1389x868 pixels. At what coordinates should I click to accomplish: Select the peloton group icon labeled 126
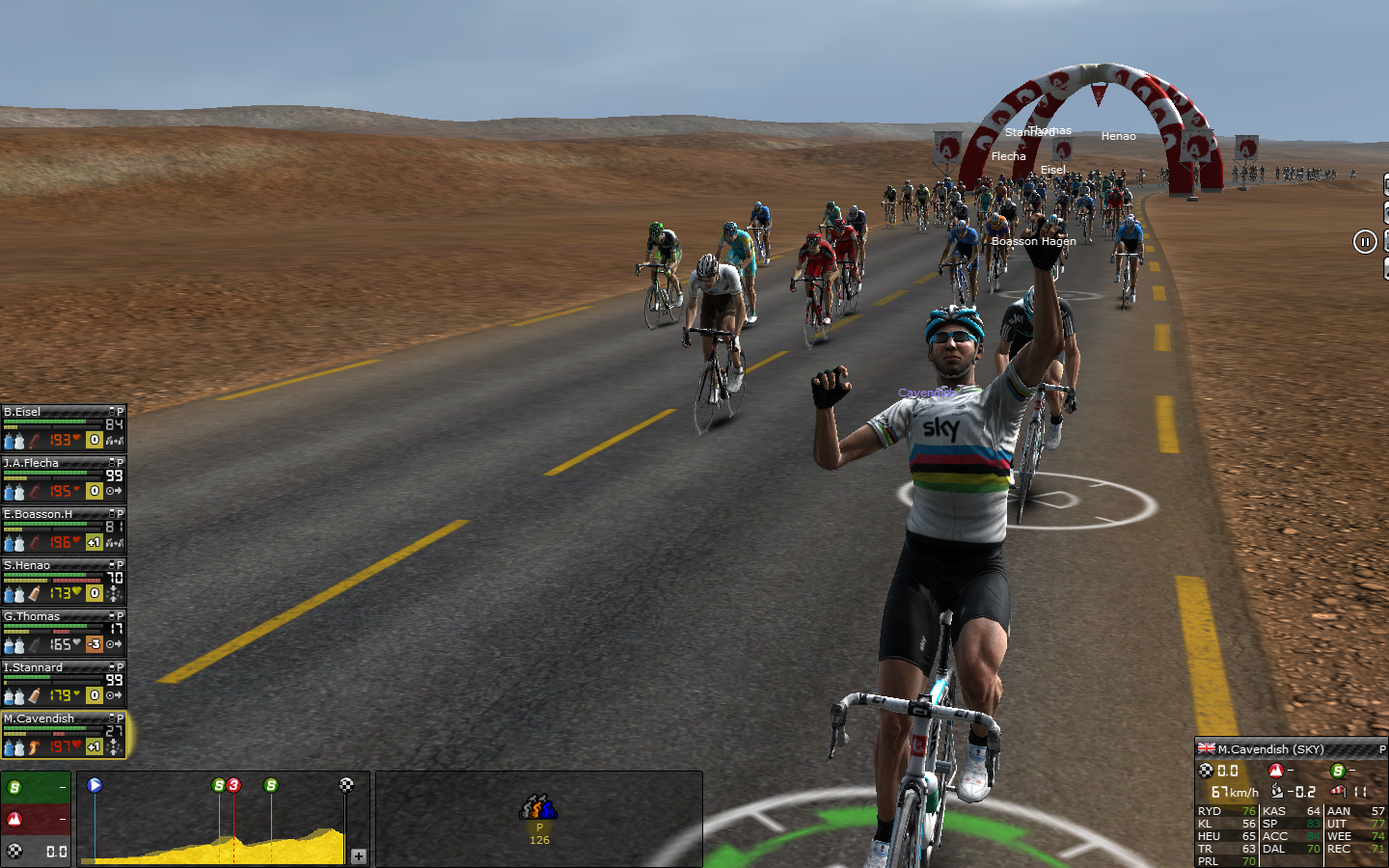539,808
